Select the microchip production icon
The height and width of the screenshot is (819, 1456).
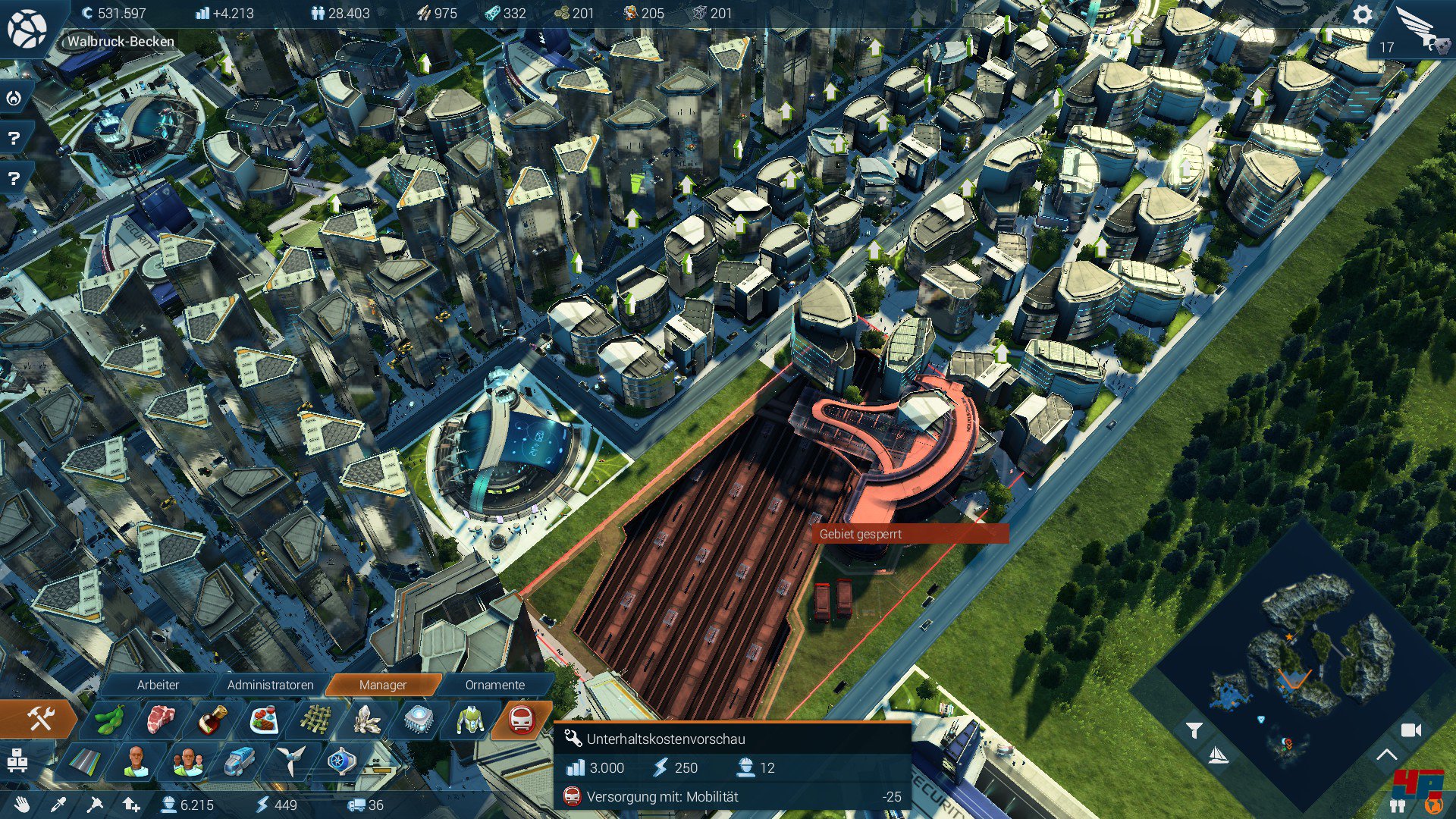coord(418,720)
